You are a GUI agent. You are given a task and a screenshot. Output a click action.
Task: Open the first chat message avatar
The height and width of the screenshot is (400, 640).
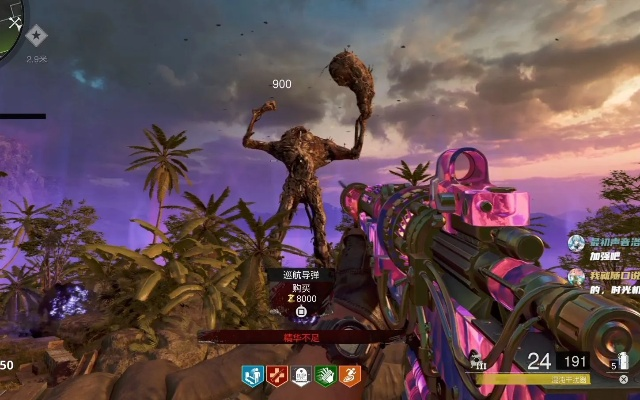tap(576, 242)
